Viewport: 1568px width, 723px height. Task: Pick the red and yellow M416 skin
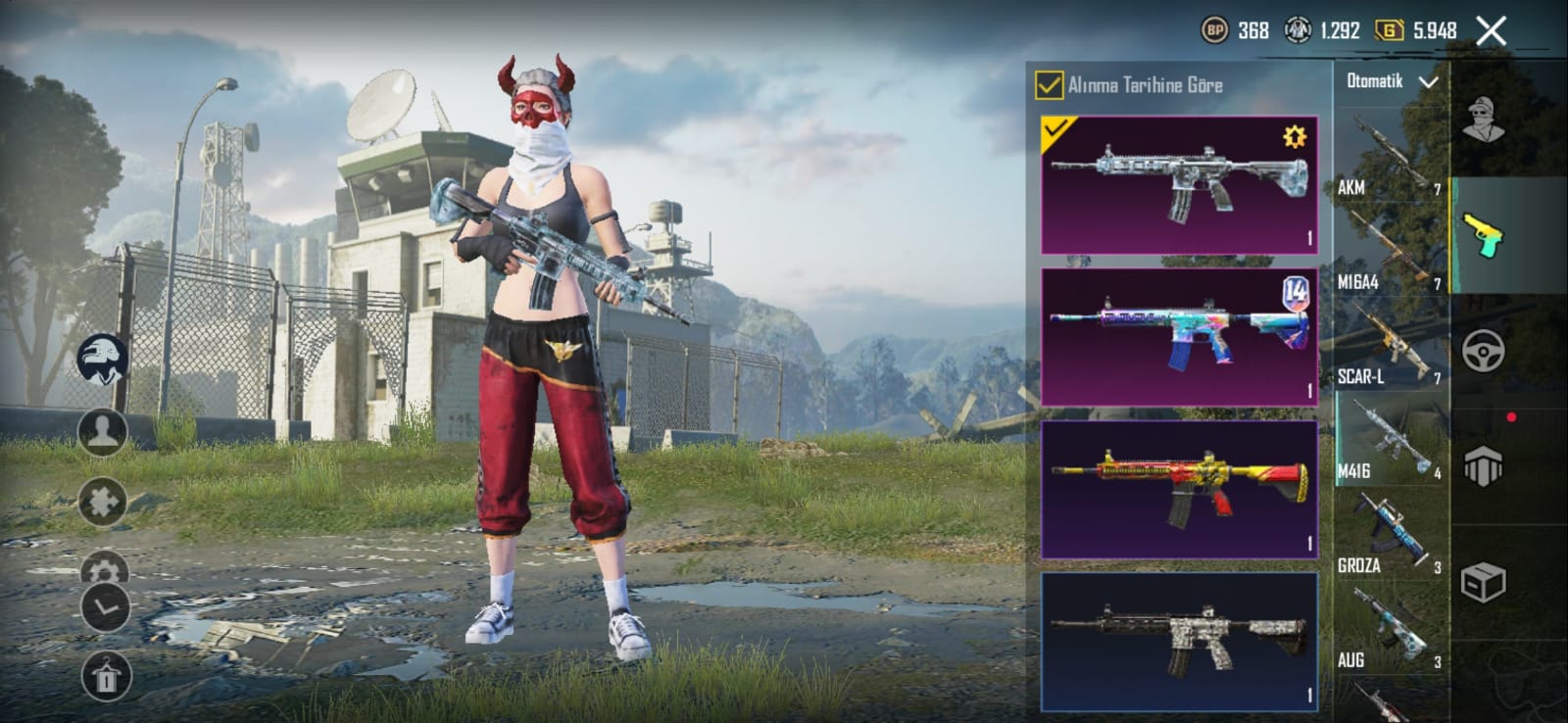point(1179,489)
